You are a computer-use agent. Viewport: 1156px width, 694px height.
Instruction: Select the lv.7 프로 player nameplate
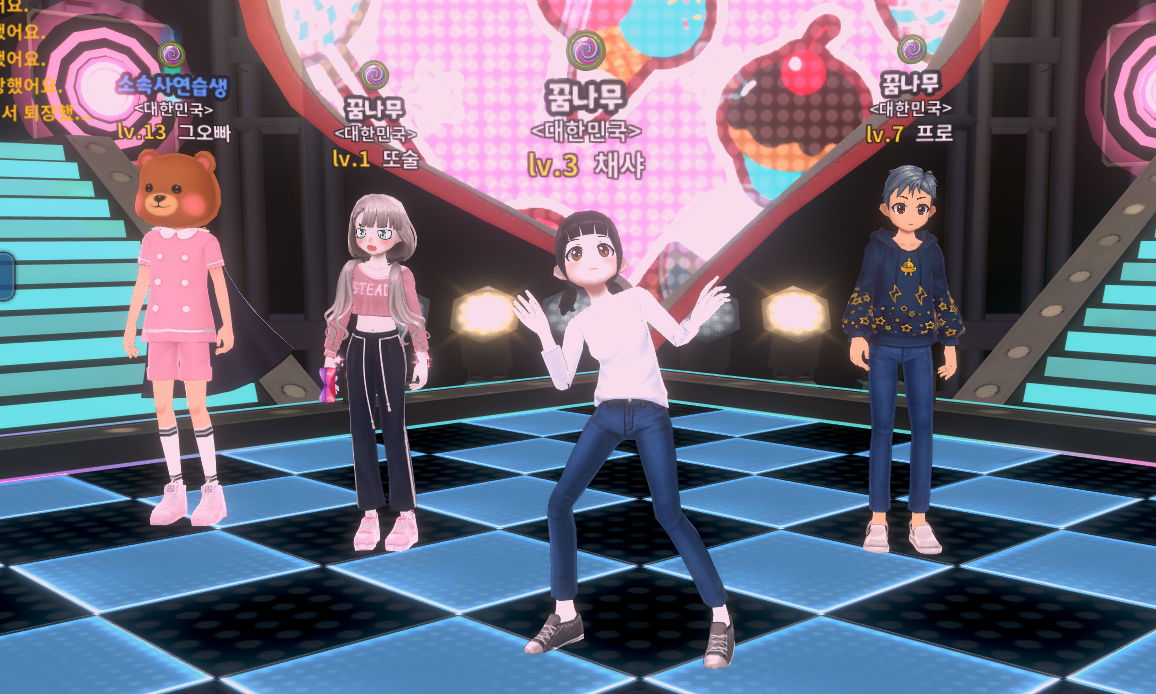point(910,133)
